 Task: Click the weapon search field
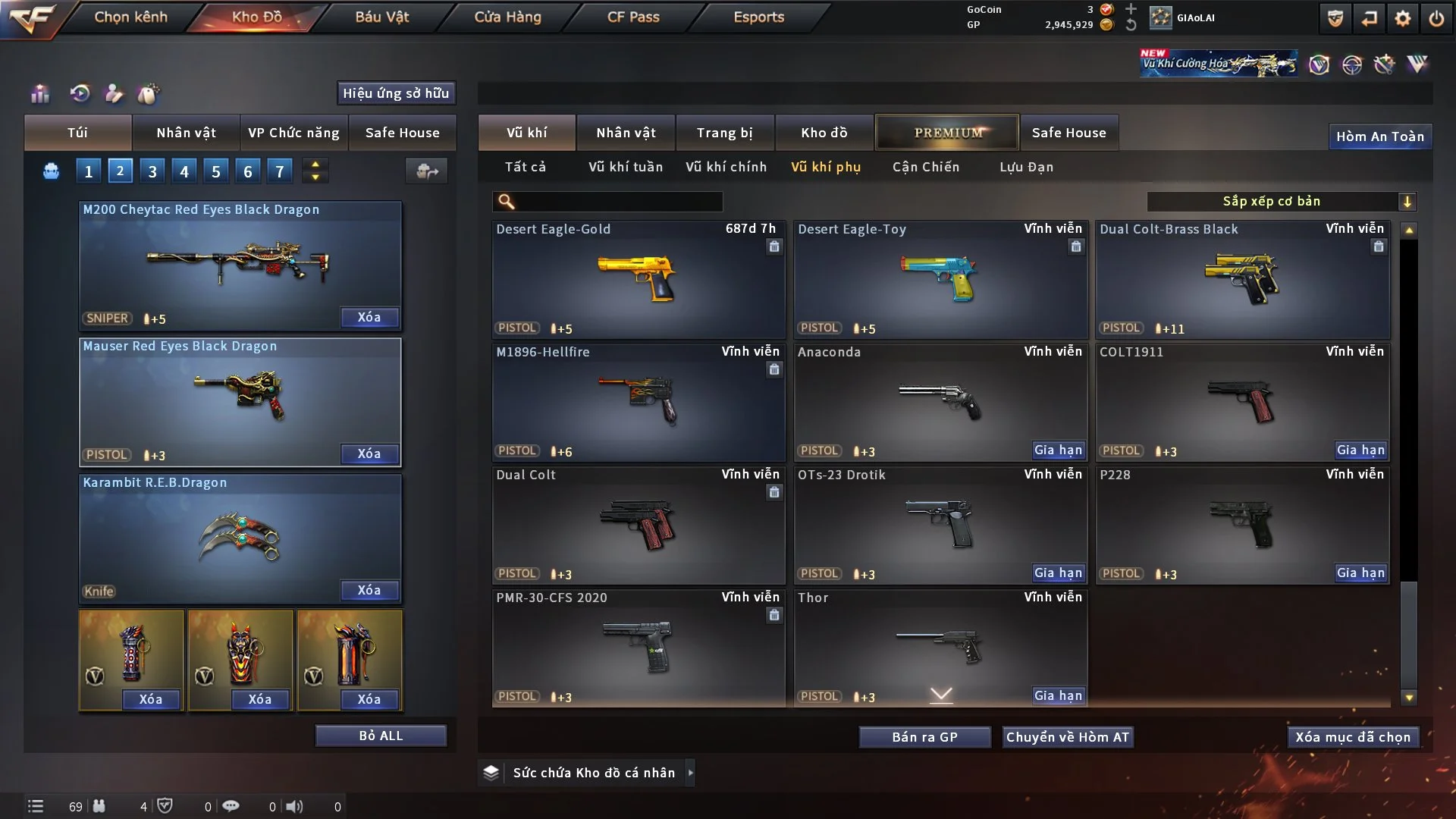[x=618, y=202]
